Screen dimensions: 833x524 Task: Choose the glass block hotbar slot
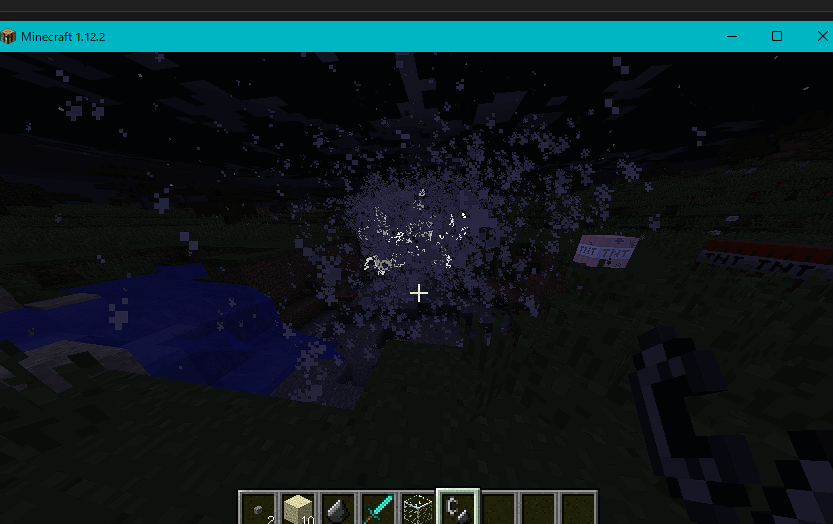click(x=418, y=509)
